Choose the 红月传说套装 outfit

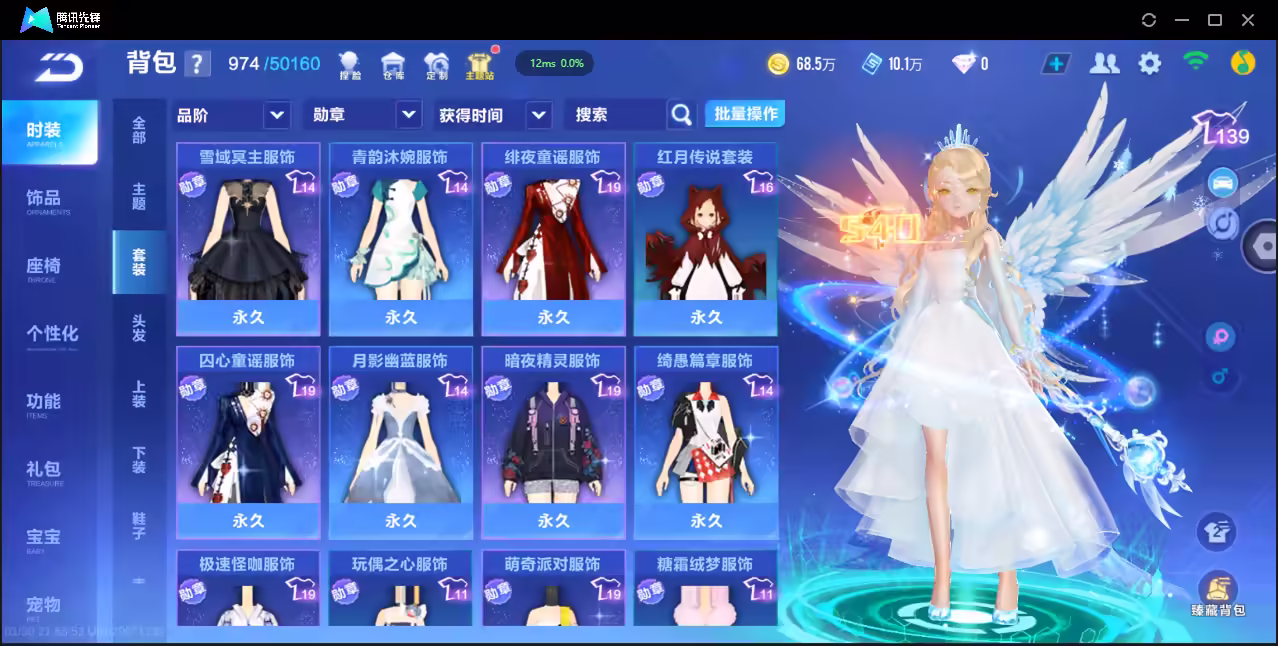pyautogui.click(x=705, y=239)
